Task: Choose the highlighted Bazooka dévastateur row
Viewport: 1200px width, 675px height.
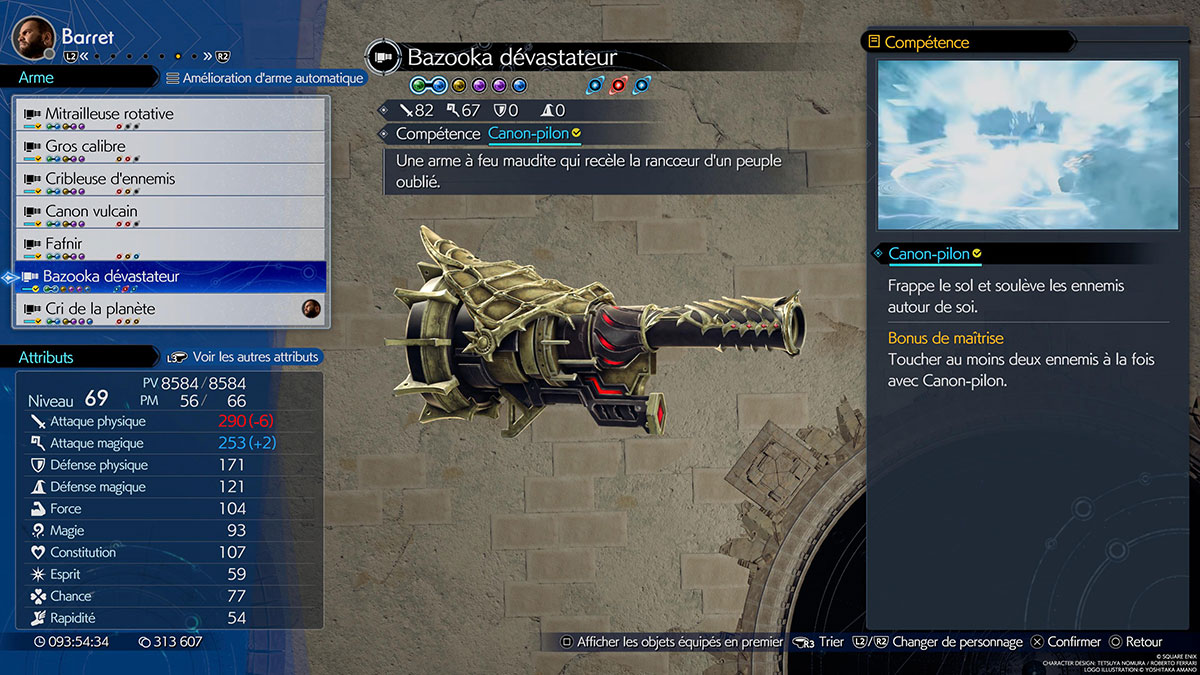Action: coord(170,277)
